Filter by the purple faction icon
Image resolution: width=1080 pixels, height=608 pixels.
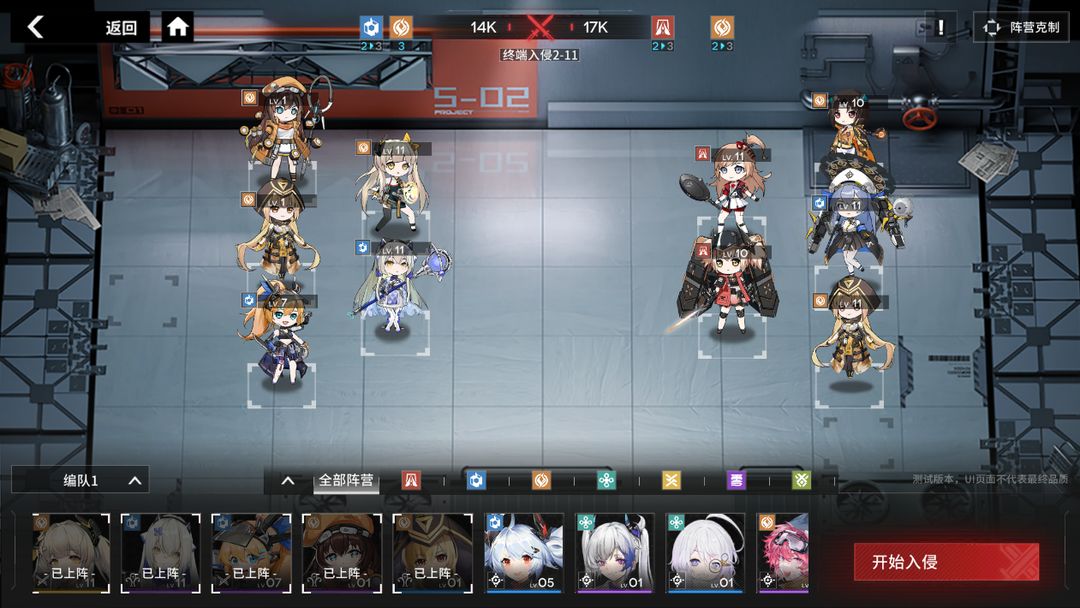tap(736, 481)
